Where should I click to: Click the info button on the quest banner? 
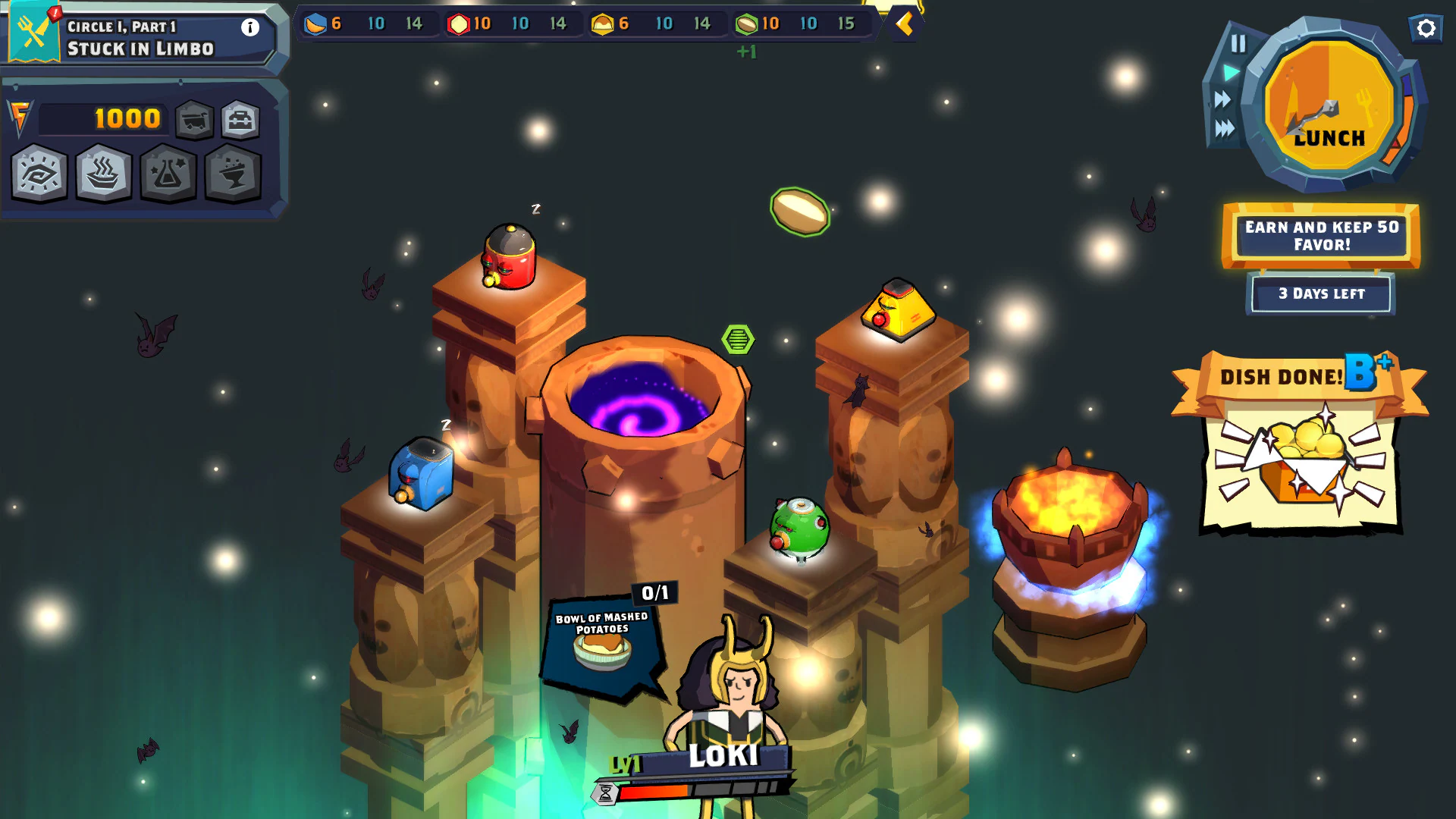250,27
